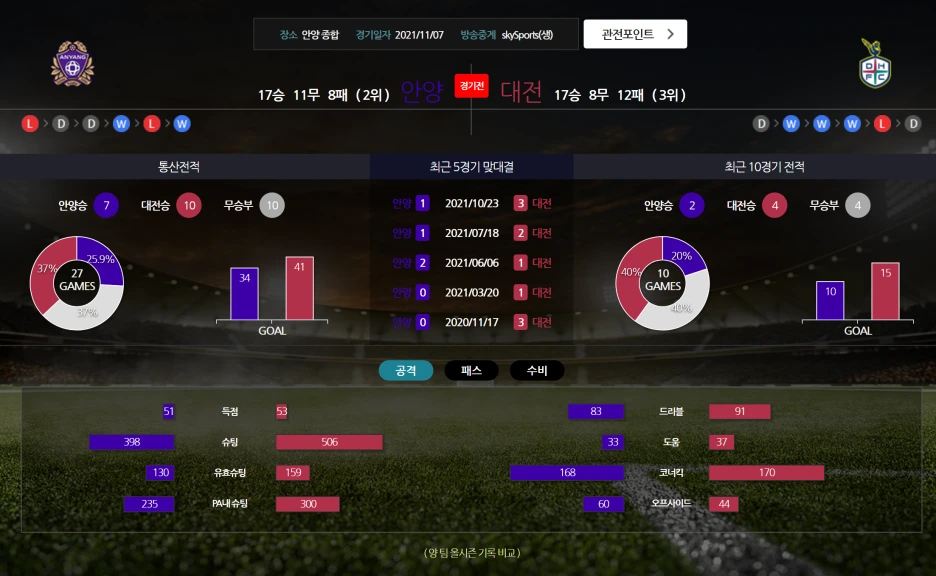Select the 2020/11/17 head-to-head match row
Image resolution: width=936 pixels, height=576 pixels.
[472, 323]
